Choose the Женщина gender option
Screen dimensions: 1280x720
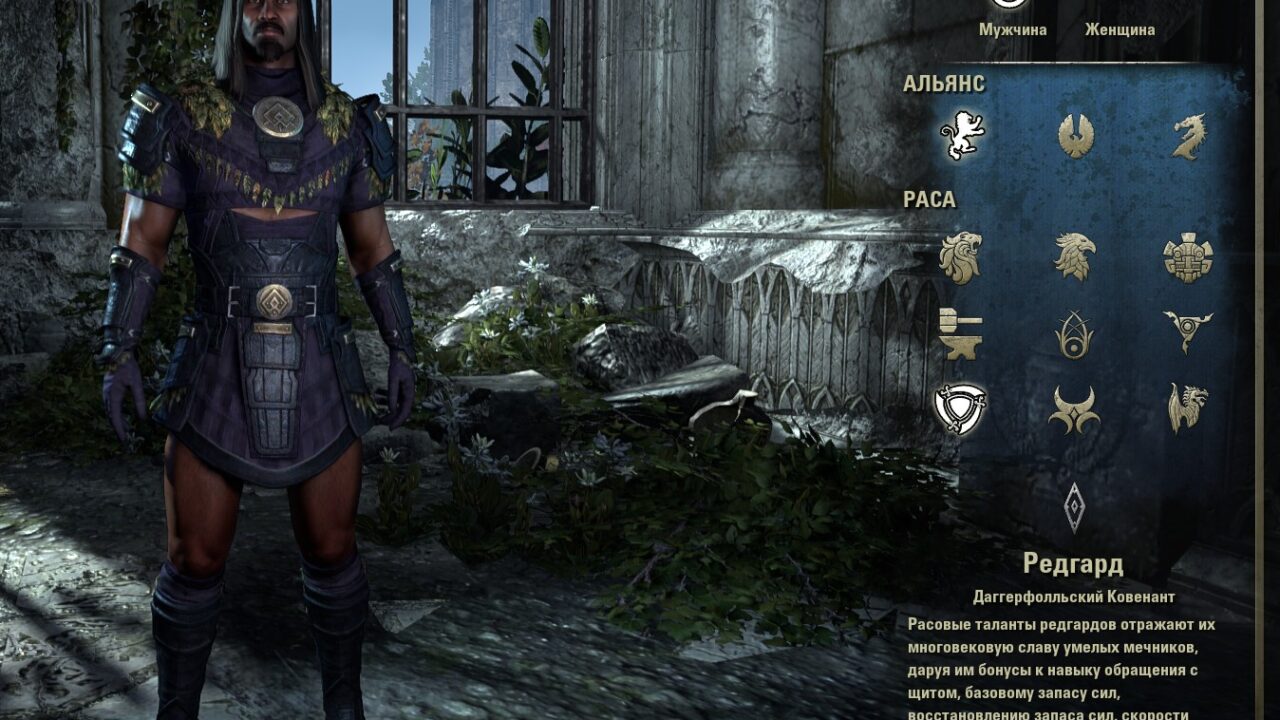tap(1119, 29)
